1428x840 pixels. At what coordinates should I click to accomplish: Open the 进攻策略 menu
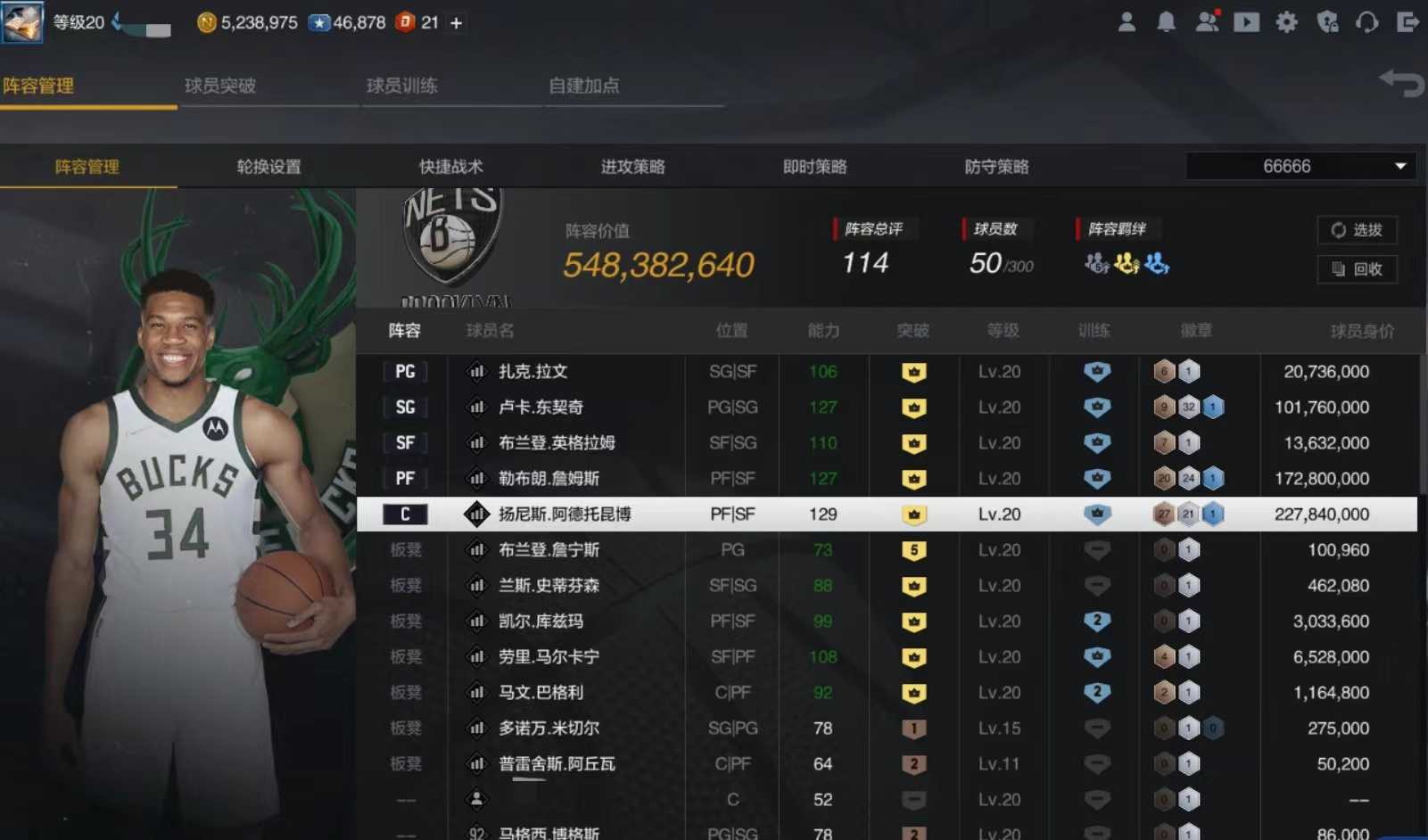point(631,166)
